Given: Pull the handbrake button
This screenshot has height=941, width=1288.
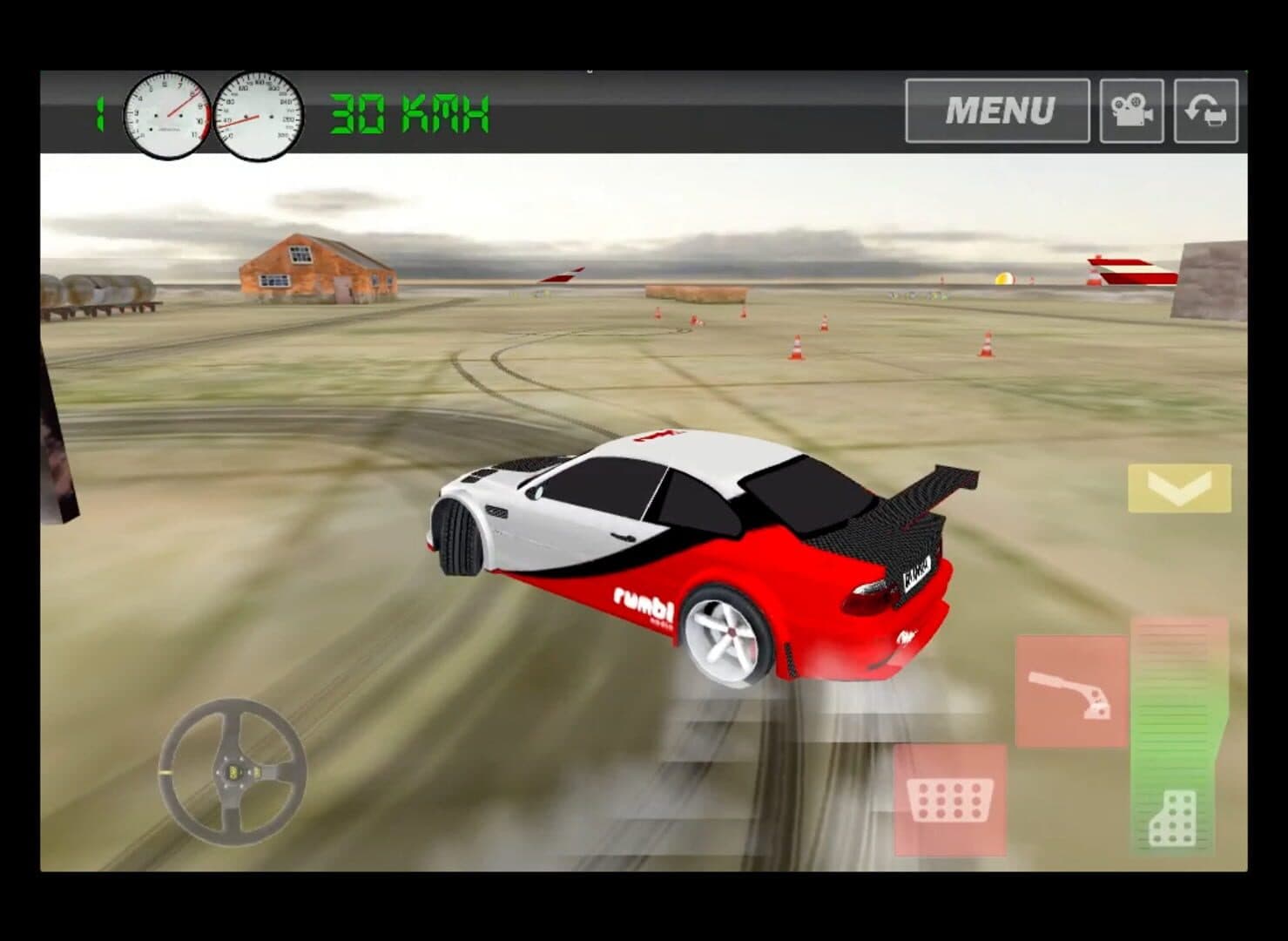Looking at the screenshot, I should click(x=1070, y=691).
